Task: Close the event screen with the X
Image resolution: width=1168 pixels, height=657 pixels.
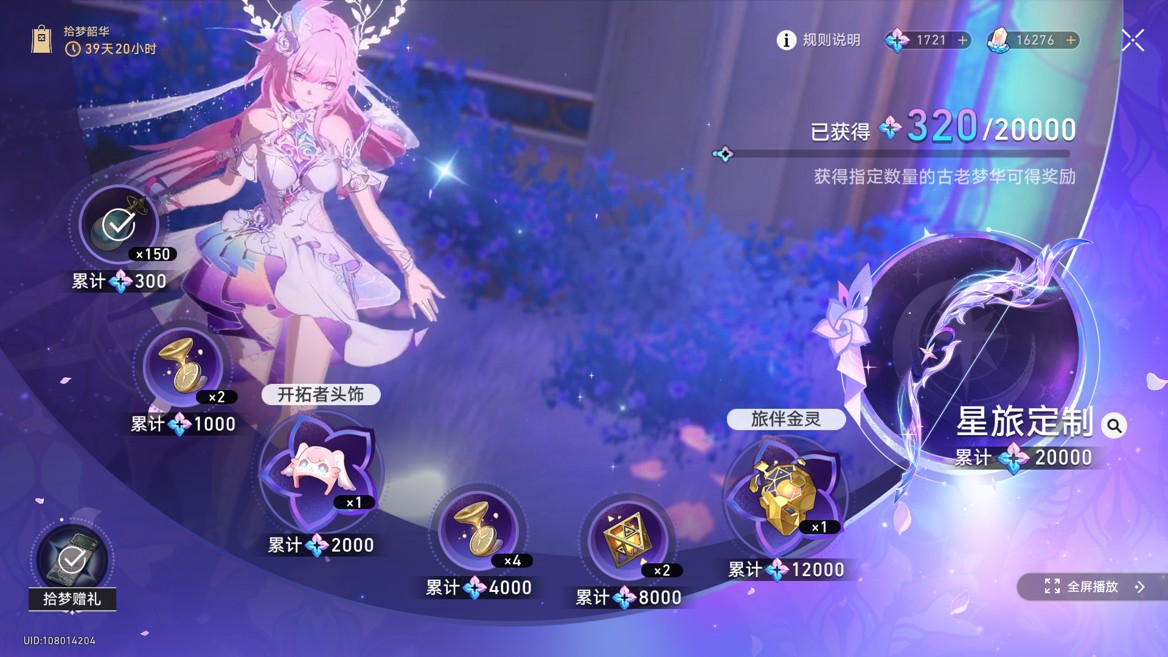Action: pos(1133,40)
